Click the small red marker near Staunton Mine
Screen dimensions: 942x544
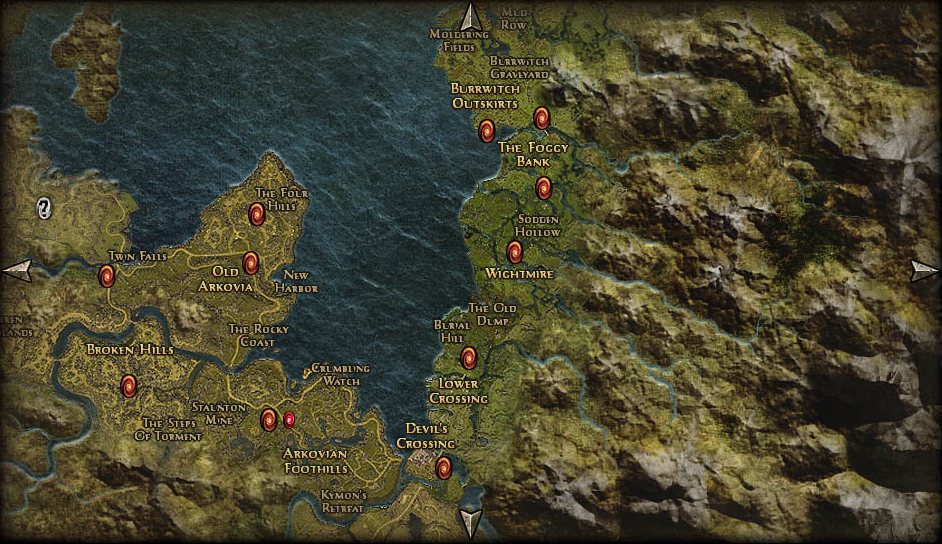click(289, 420)
